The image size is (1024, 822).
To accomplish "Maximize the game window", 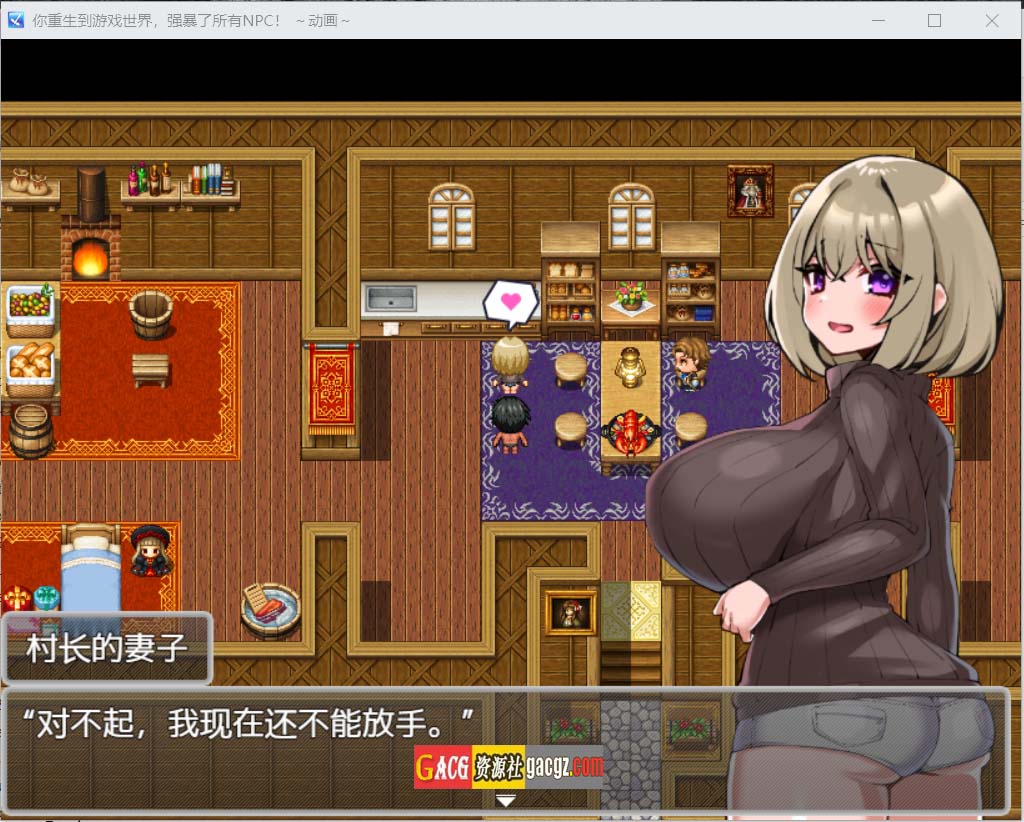I will point(935,20).
